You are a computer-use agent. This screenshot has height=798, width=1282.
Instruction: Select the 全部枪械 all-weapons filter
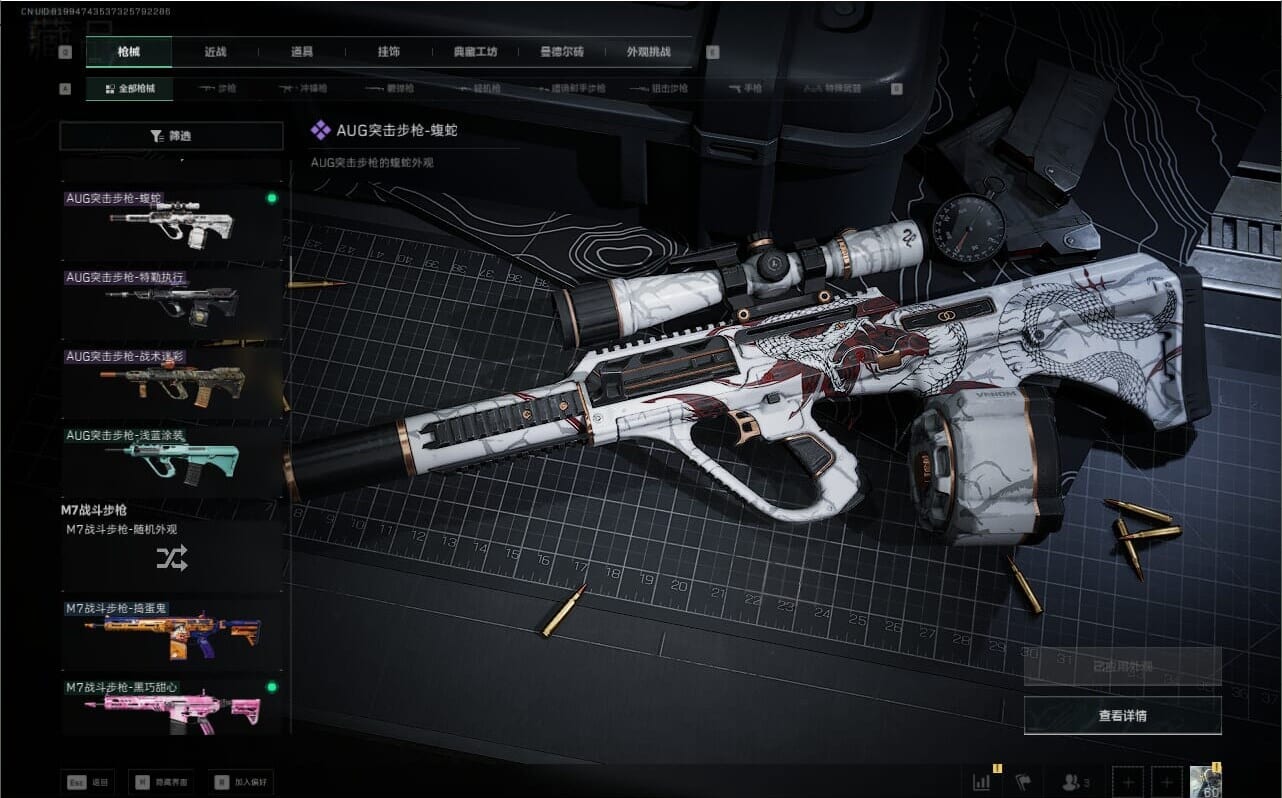[129, 89]
